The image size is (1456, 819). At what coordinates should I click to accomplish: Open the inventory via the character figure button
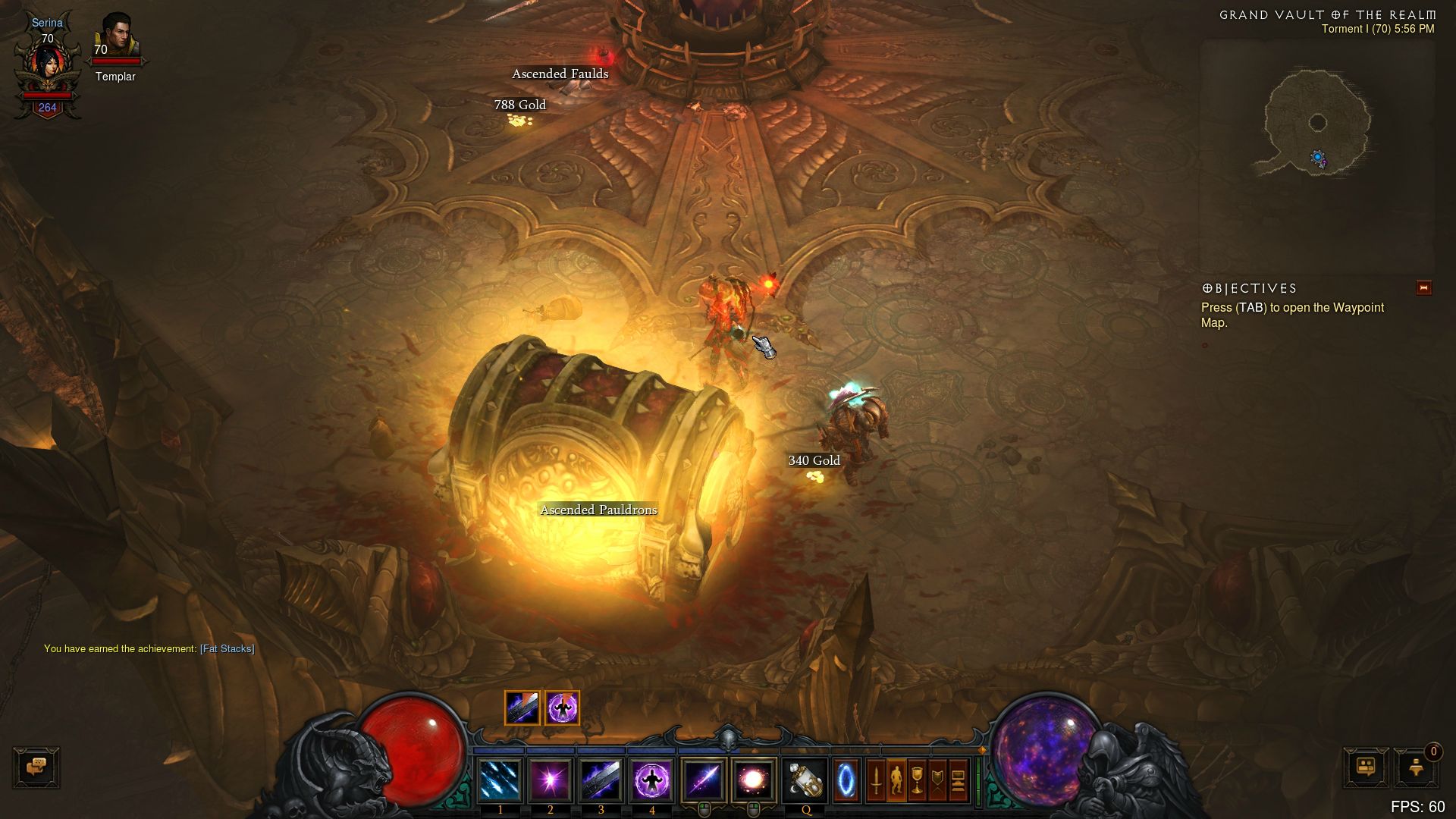[x=896, y=780]
